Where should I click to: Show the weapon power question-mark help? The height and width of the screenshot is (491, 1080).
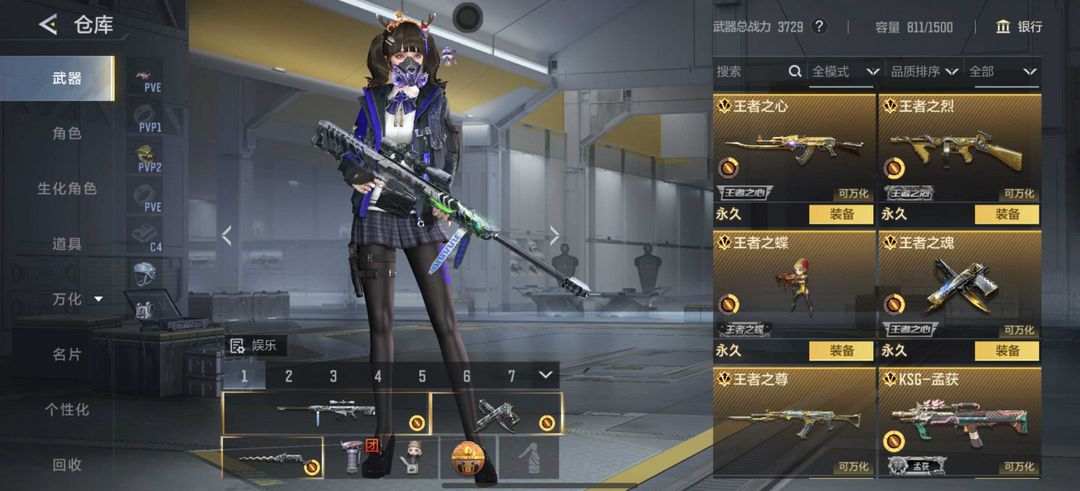tap(819, 27)
